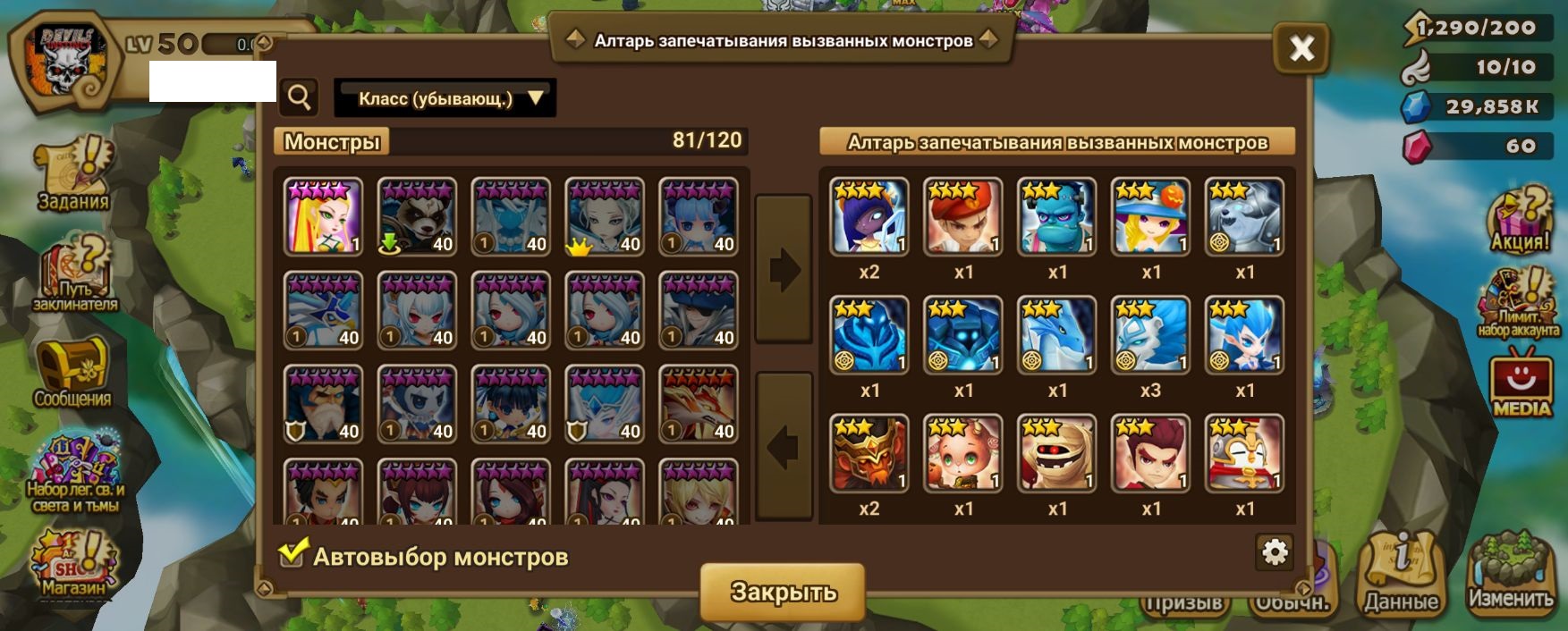1568x631 pixels.
Task: Click the left arrow to return monster
Action: coord(784,446)
